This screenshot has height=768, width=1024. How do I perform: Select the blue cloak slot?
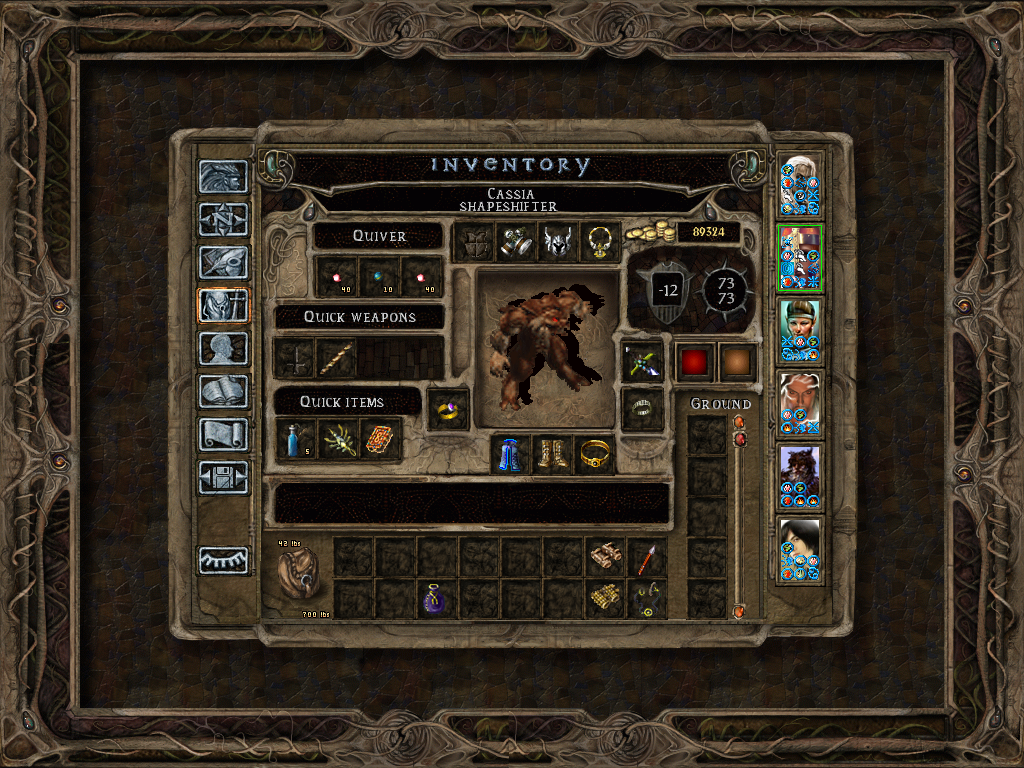(510, 455)
